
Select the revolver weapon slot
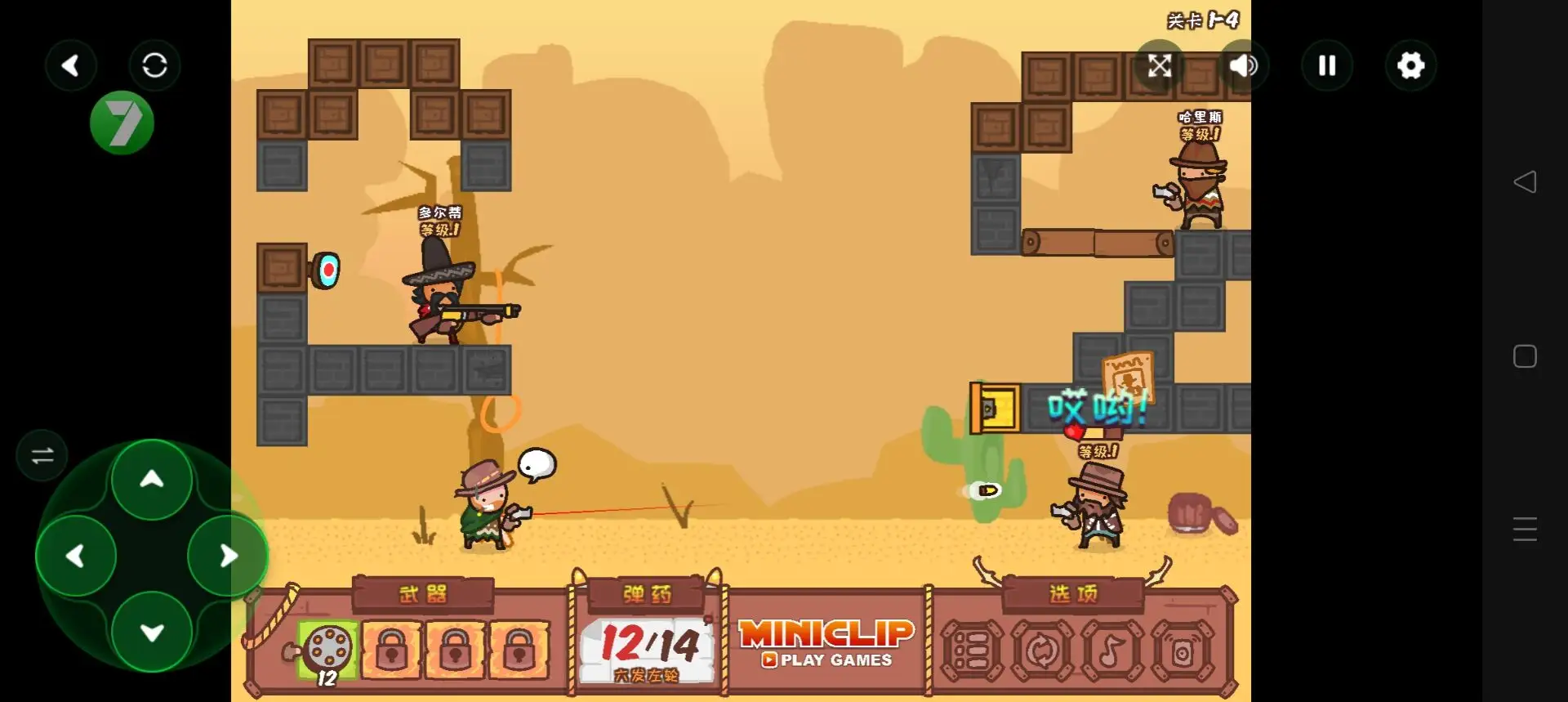(x=327, y=650)
